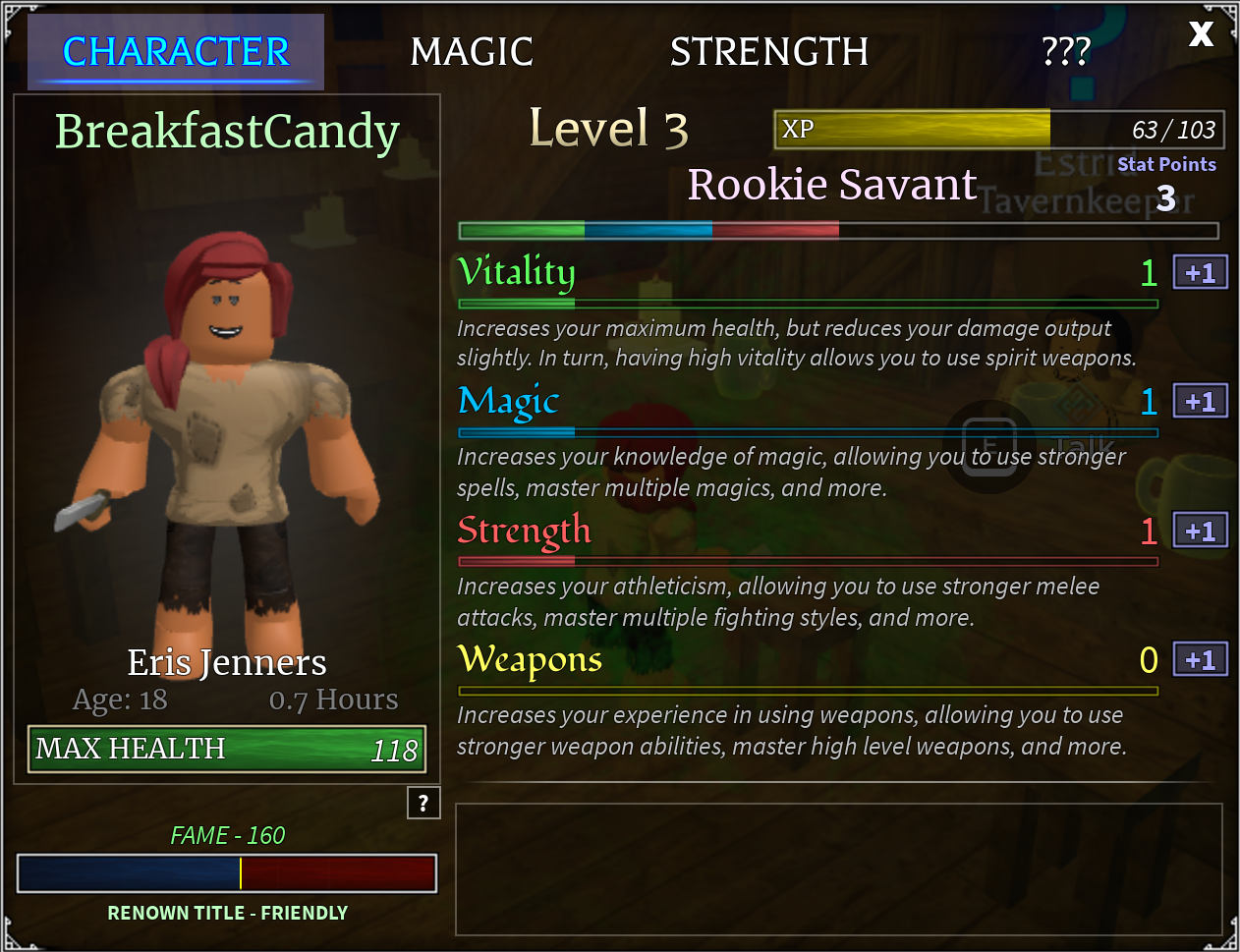The image size is (1240, 952).
Task: Add a stat point to Strength
Action: tap(1200, 532)
